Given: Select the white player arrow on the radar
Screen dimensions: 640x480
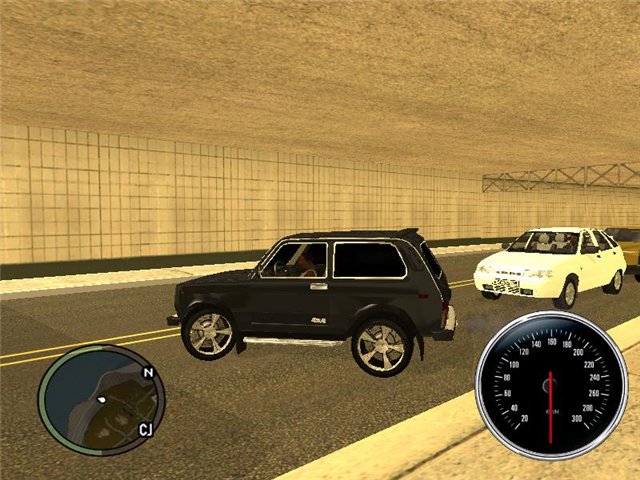Looking at the screenshot, I should 101,400.
